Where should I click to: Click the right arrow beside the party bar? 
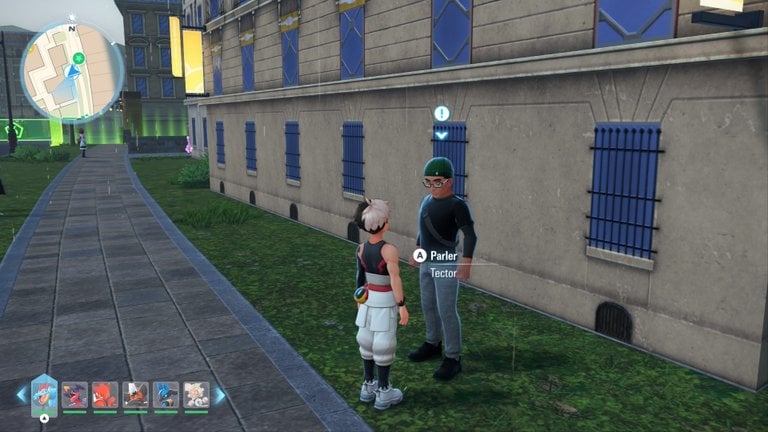click(x=219, y=395)
